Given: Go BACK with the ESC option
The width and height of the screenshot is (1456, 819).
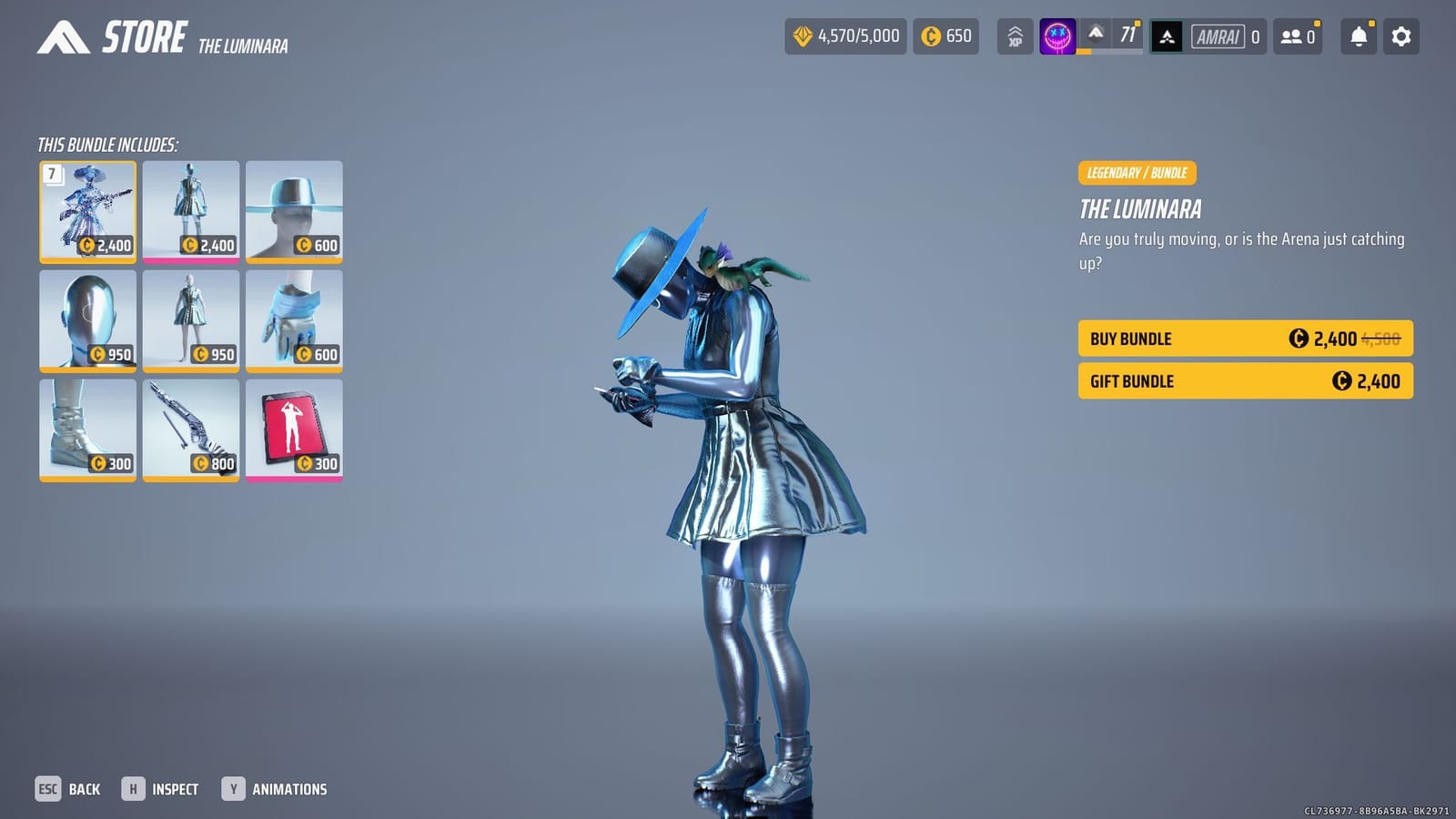Looking at the screenshot, I should pyautogui.click(x=68, y=788).
